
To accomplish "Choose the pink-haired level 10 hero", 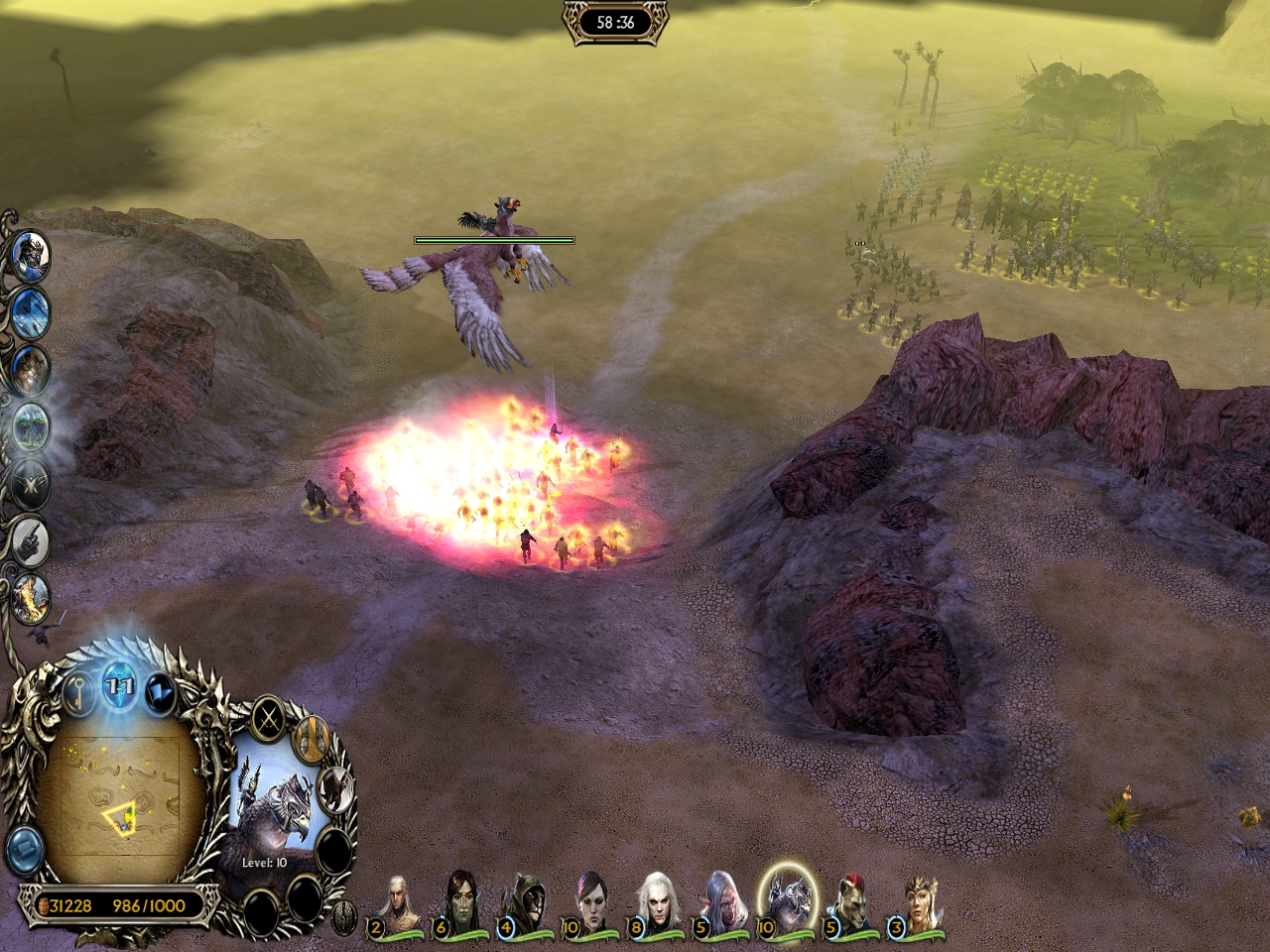I will point(592,902).
